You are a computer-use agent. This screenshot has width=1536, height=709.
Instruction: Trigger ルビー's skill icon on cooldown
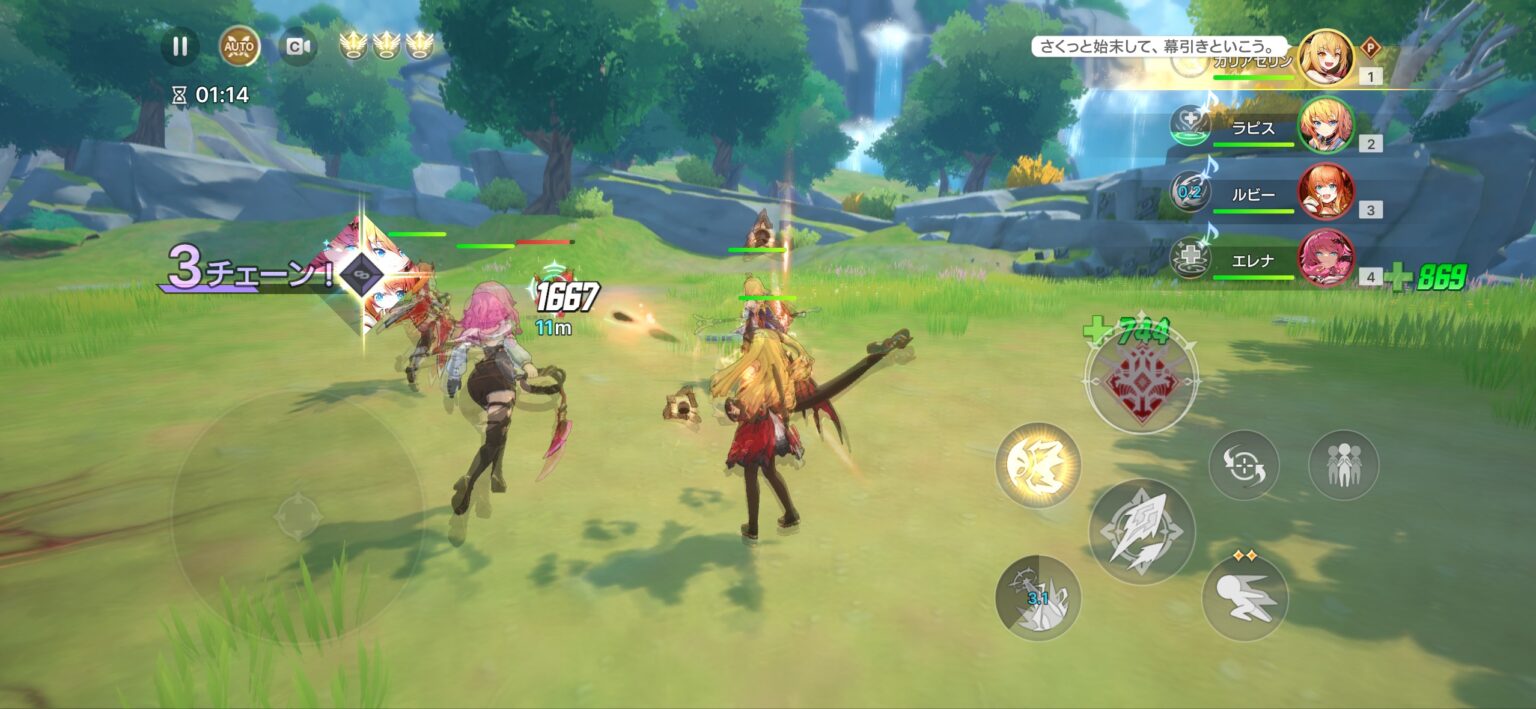pos(1190,192)
